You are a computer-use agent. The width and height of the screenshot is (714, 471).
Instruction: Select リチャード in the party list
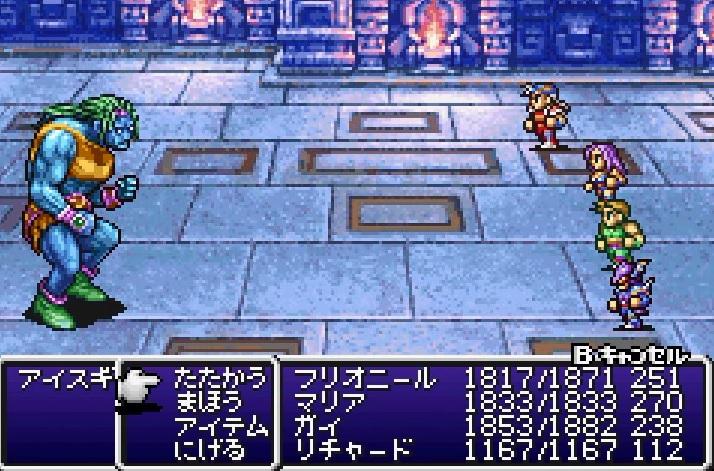(352, 449)
